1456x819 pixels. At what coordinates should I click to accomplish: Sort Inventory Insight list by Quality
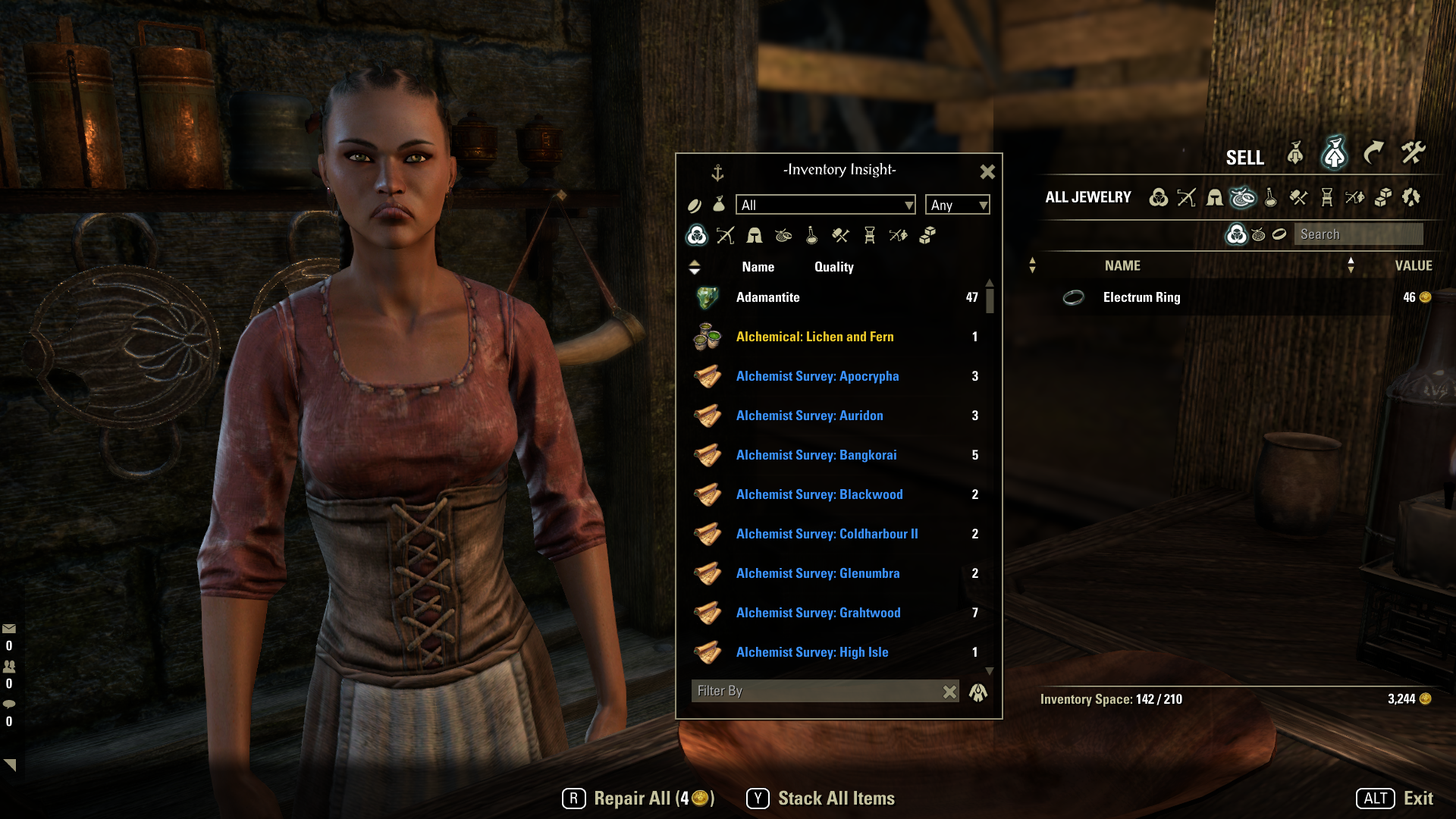pos(833,267)
